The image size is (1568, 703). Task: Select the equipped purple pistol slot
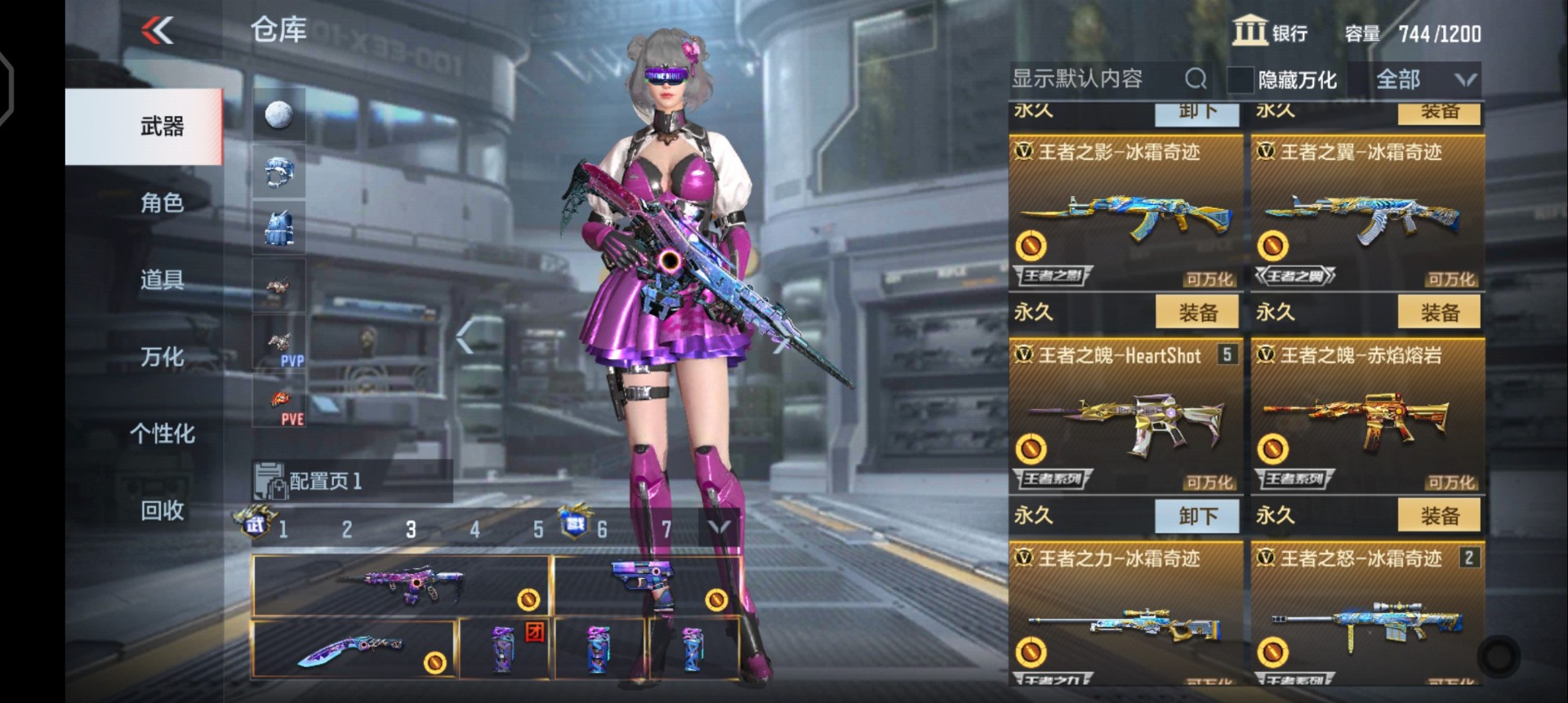(647, 585)
